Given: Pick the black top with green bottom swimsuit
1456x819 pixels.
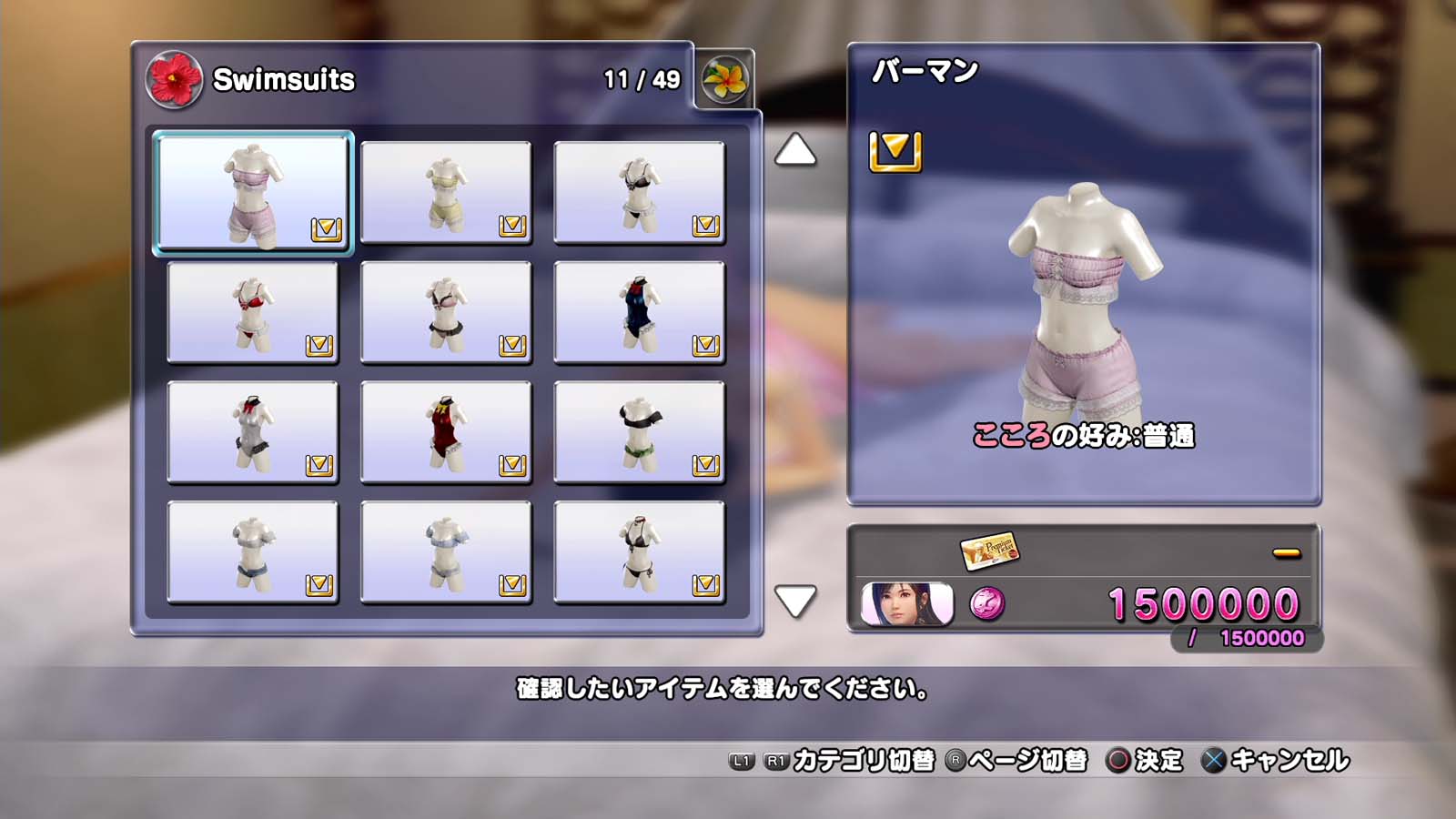Looking at the screenshot, I should coord(639,432).
